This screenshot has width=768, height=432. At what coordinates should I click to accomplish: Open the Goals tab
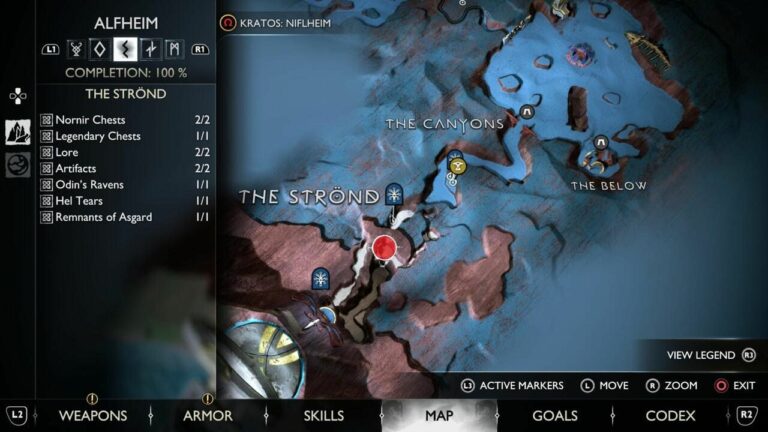[554, 415]
